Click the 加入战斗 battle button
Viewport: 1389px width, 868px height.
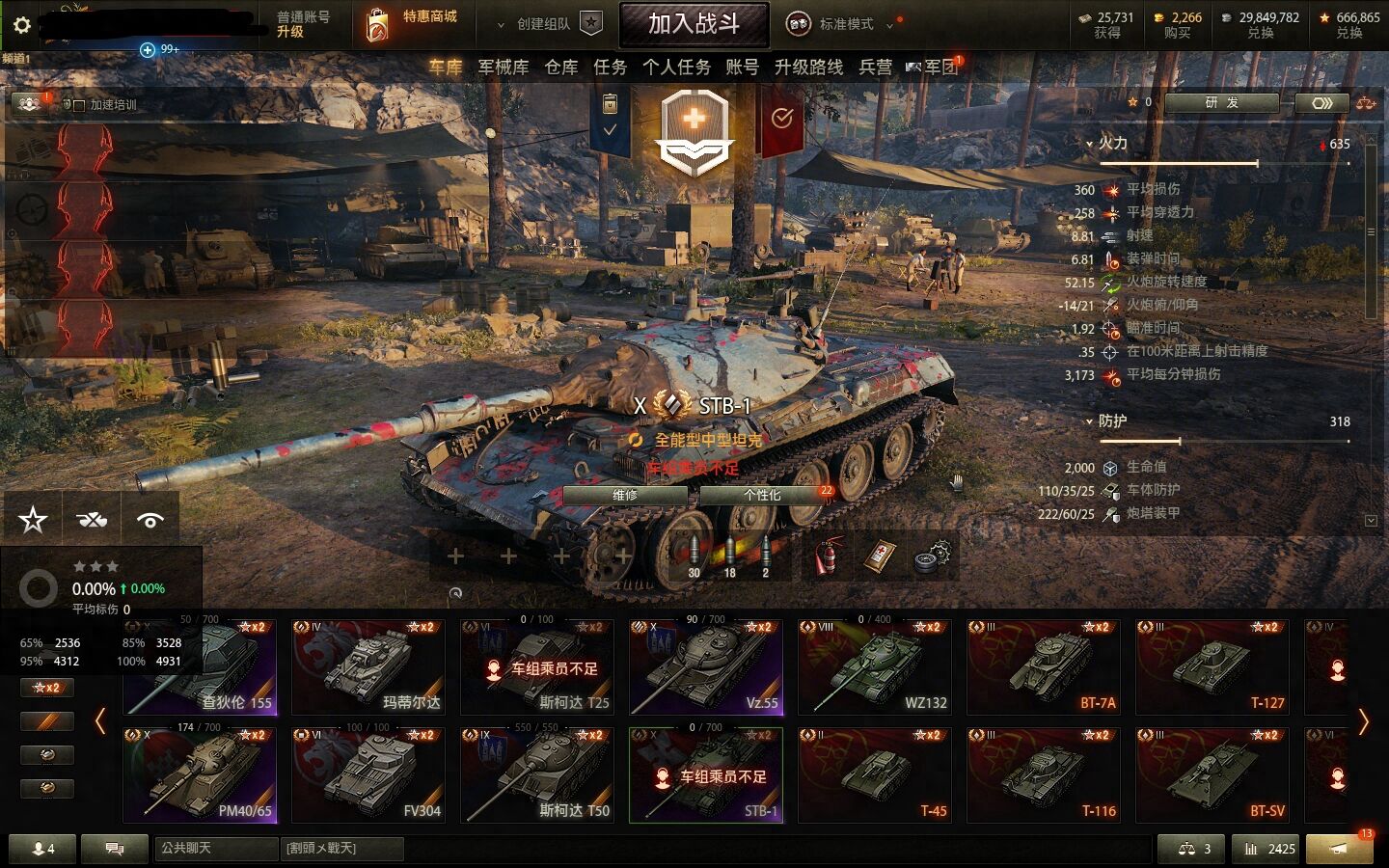[x=694, y=24]
